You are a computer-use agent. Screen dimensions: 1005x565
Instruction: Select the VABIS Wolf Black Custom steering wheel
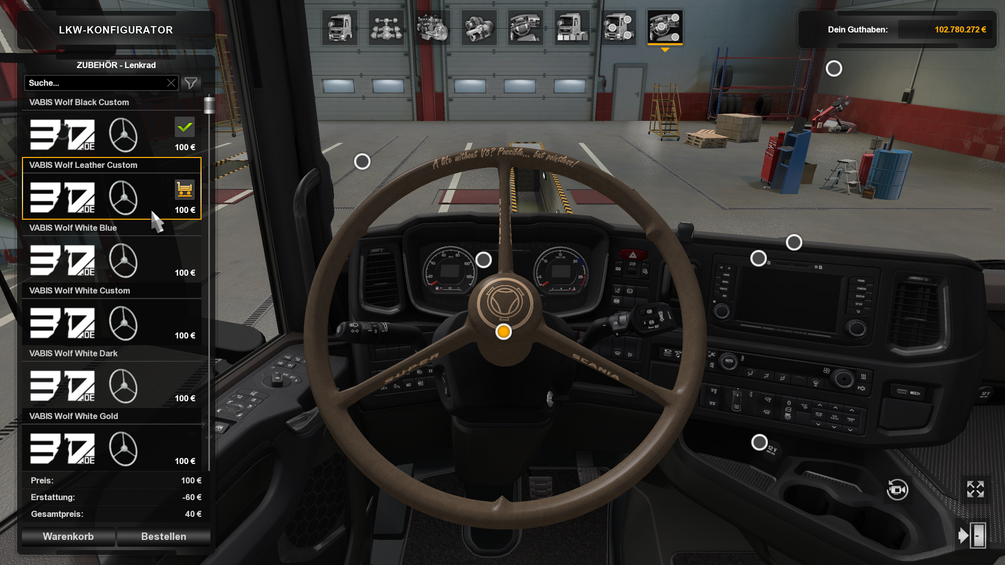[110, 134]
